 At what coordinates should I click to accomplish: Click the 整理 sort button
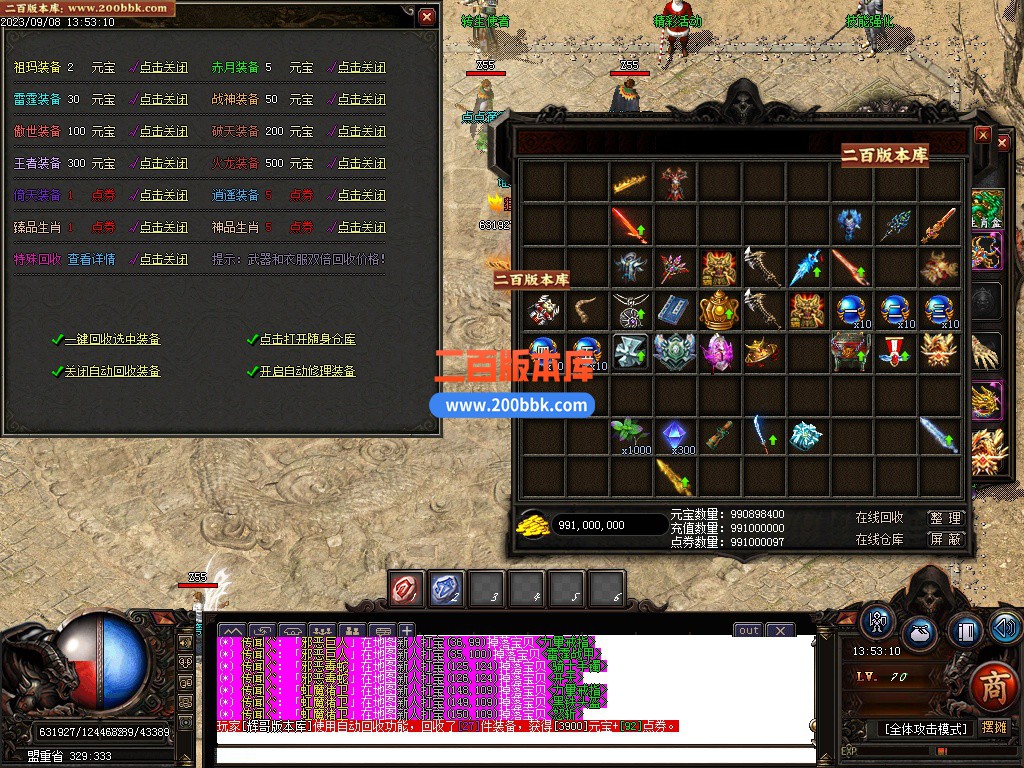click(x=945, y=518)
